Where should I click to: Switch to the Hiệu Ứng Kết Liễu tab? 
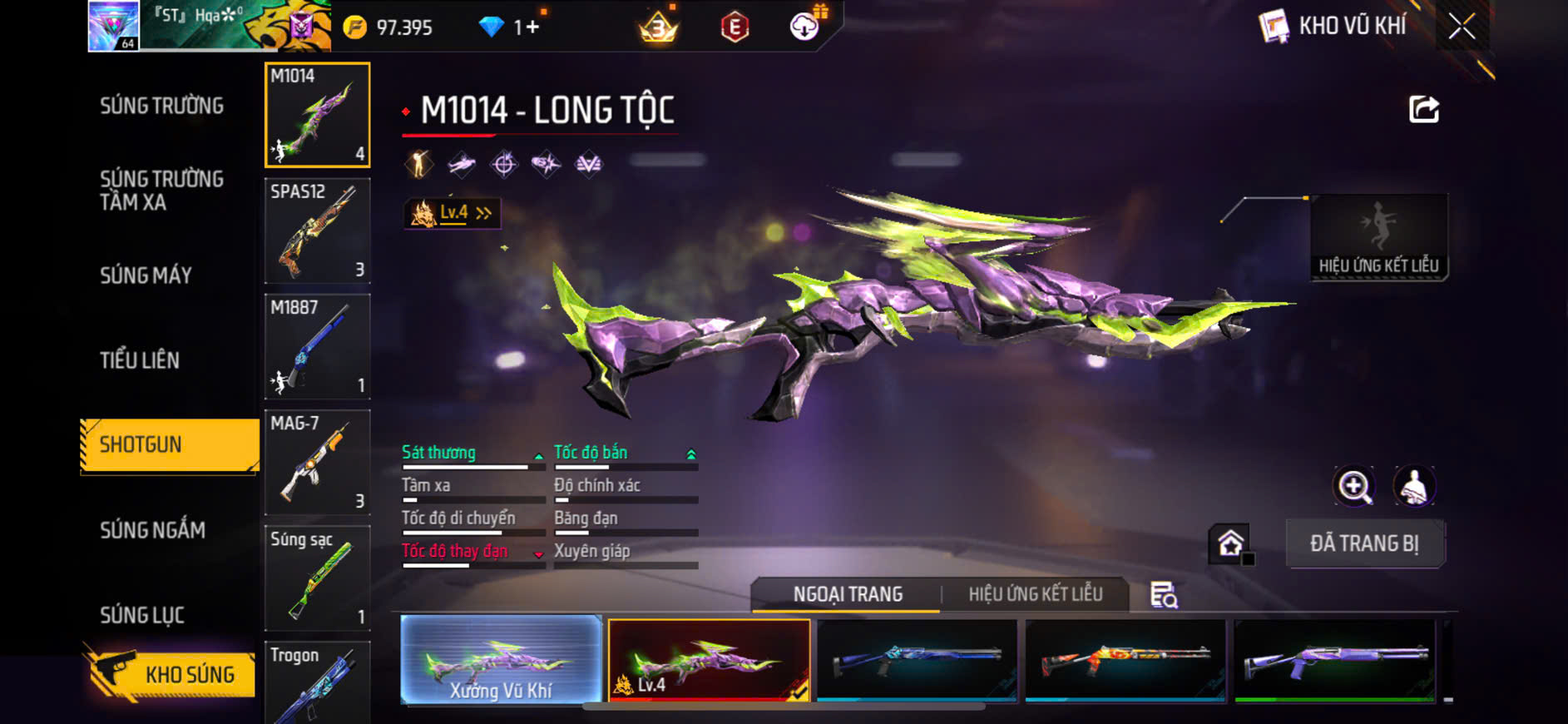coord(1035,594)
